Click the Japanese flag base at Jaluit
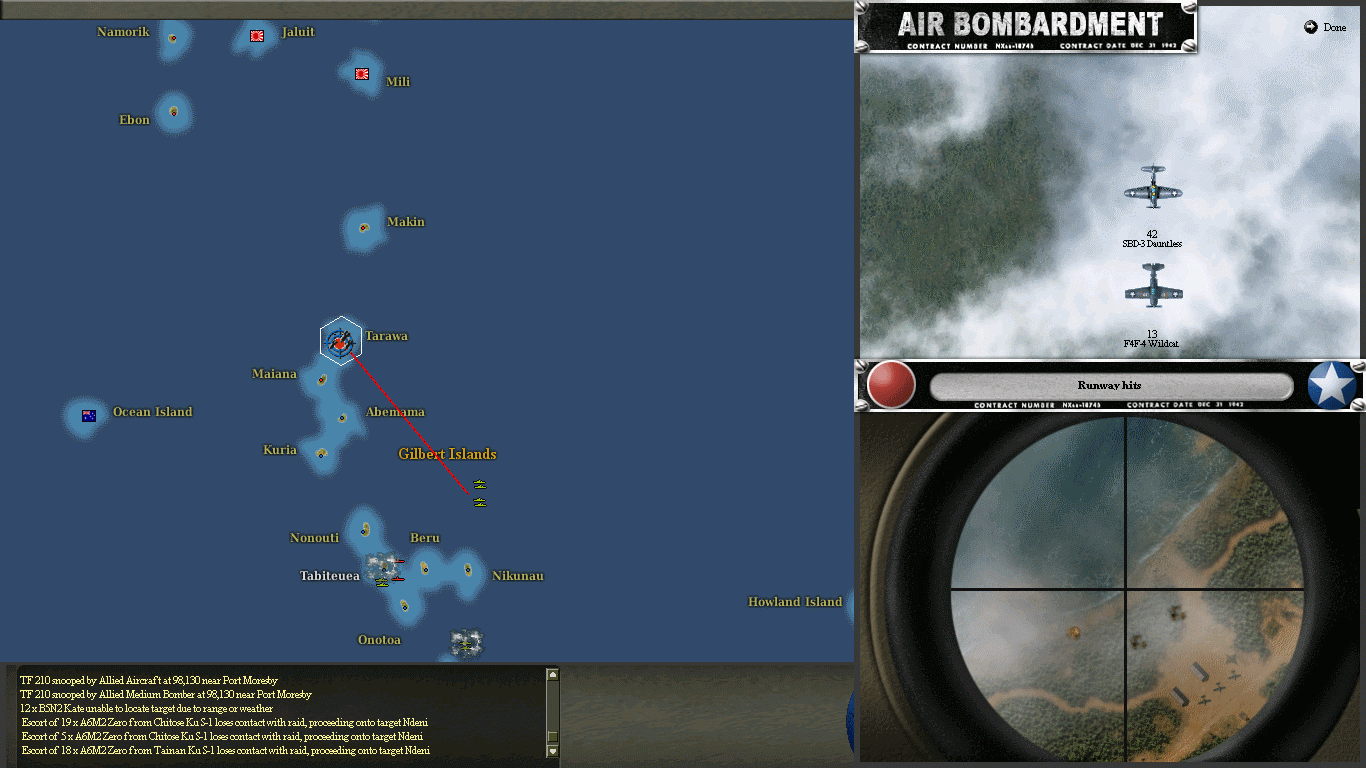1366x768 pixels. click(256, 36)
